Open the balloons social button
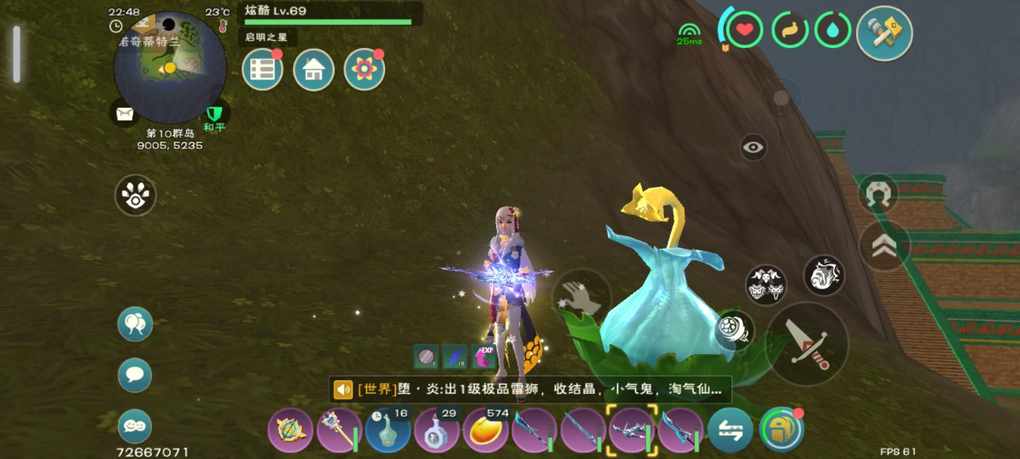 (135, 324)
